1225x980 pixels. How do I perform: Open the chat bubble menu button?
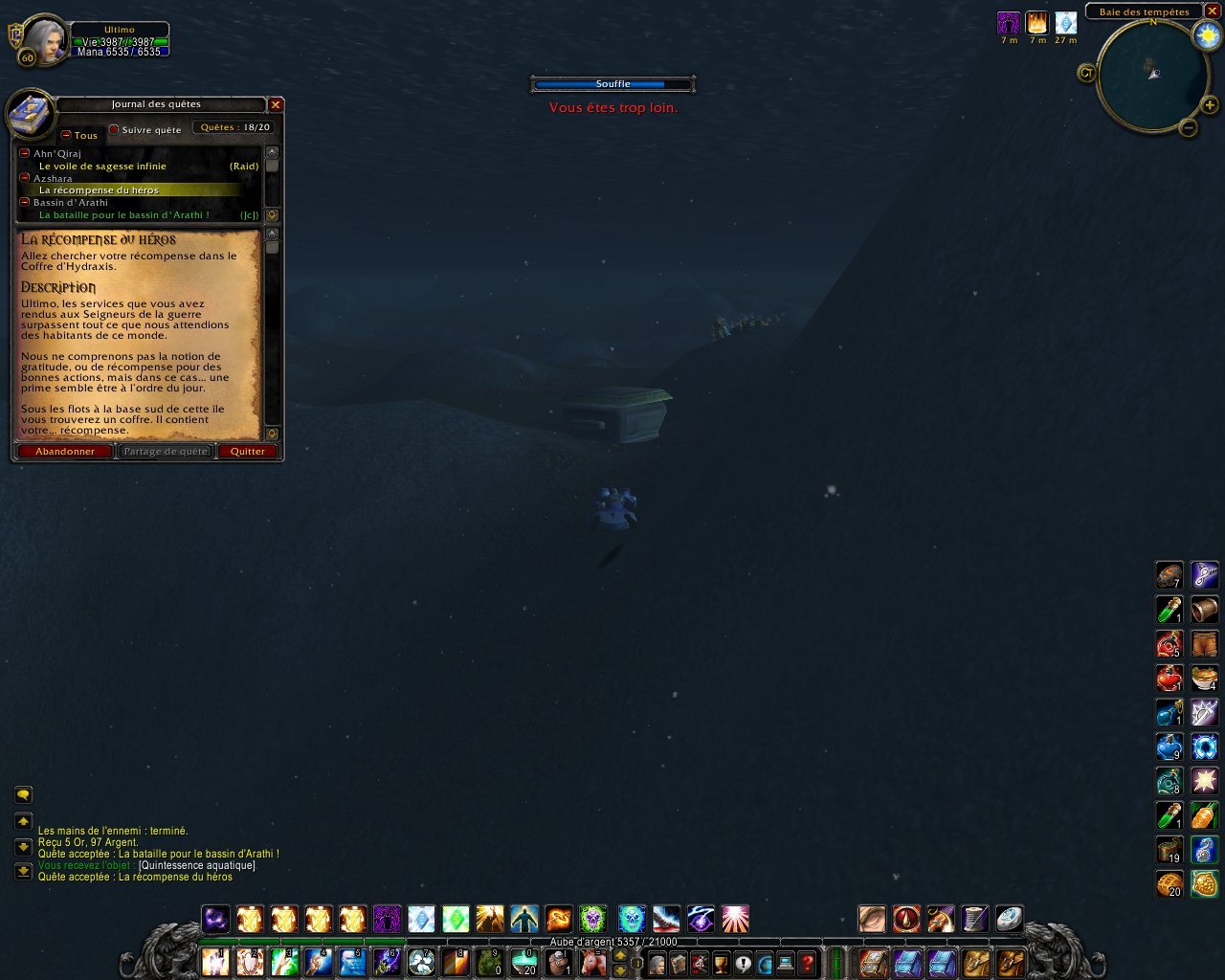[23, 794]
